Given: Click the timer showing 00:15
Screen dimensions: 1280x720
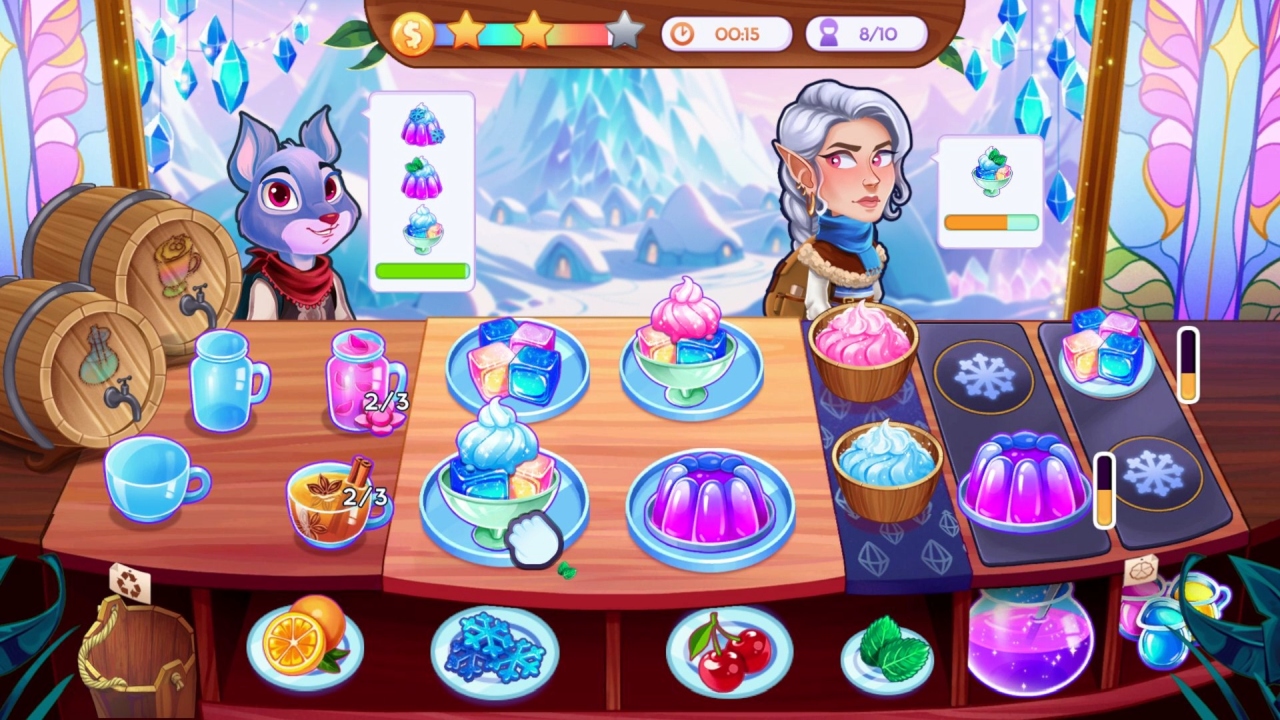Looking at the screenshot, I should (725, 33).
